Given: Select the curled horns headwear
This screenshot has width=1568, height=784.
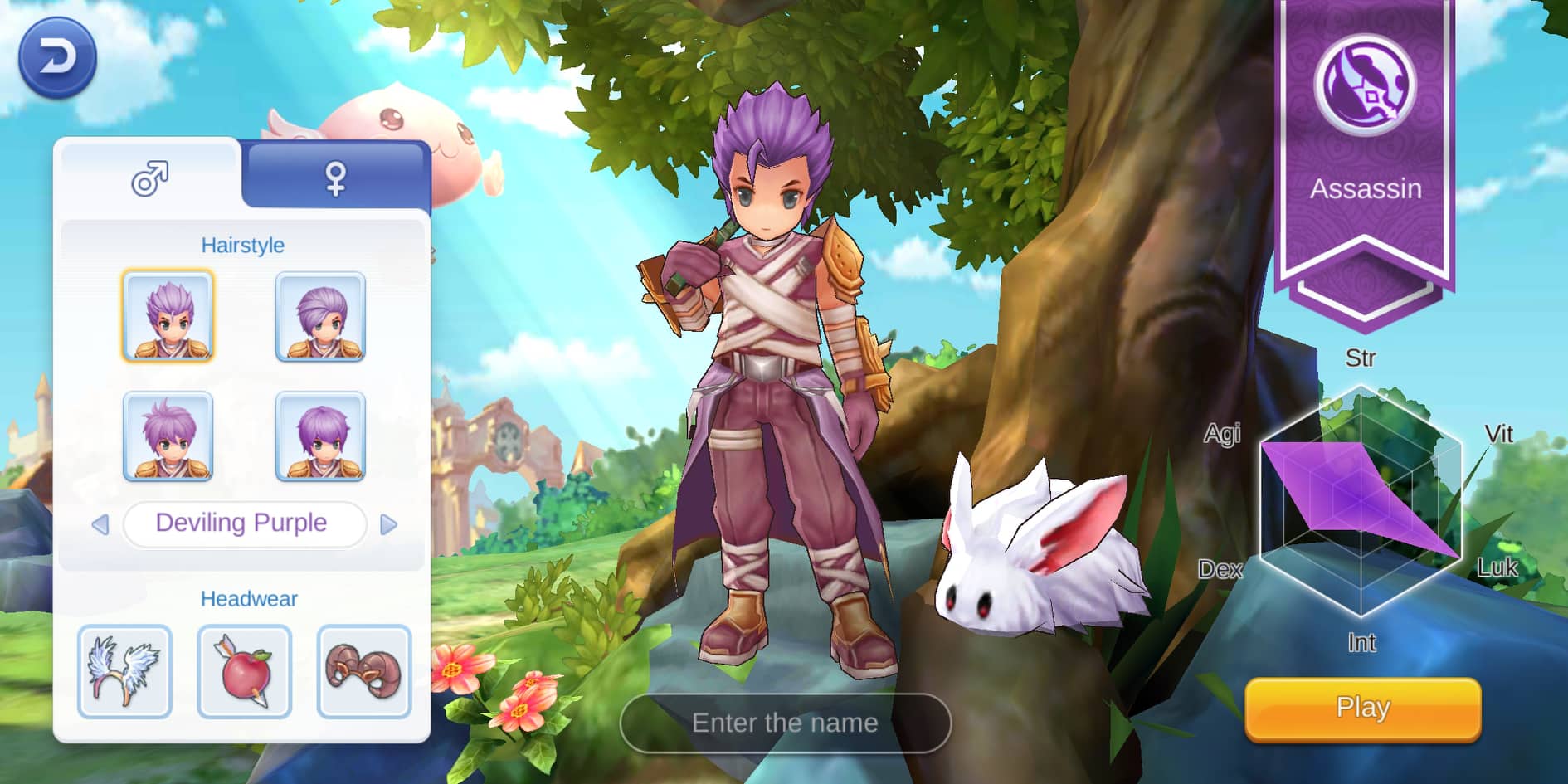Looking at the screenshot, I should click(x=365, y=672).
